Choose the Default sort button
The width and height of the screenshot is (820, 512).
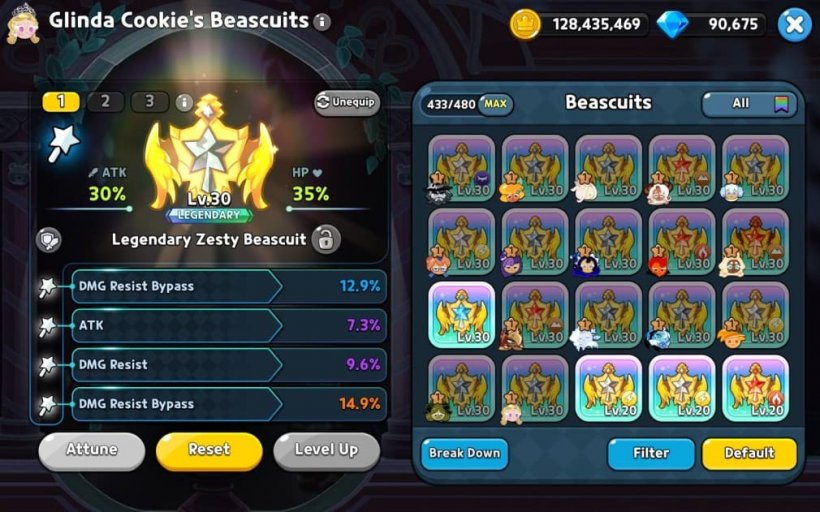[x=749, y=453]
